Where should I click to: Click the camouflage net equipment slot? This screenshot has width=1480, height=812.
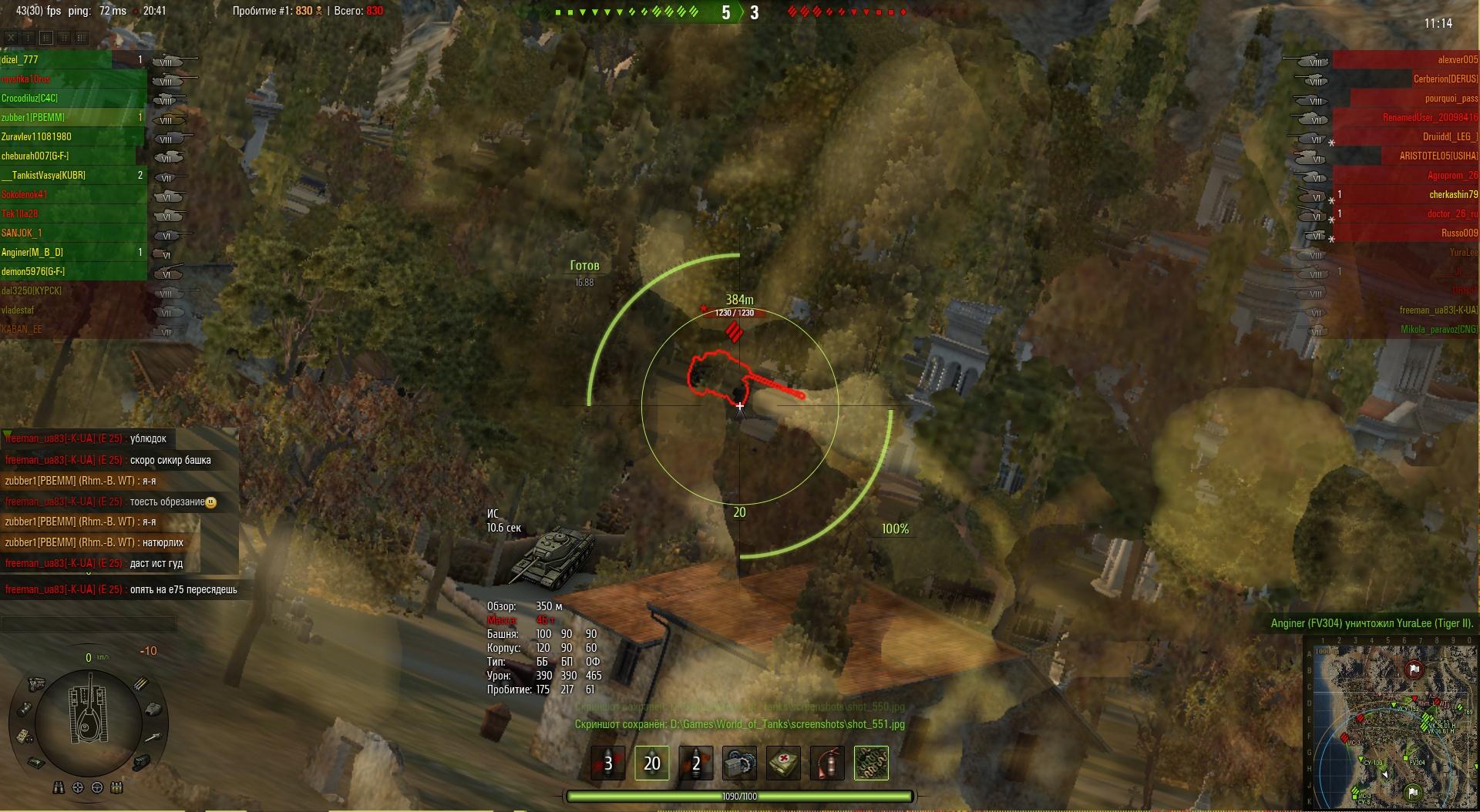(871, 763)
